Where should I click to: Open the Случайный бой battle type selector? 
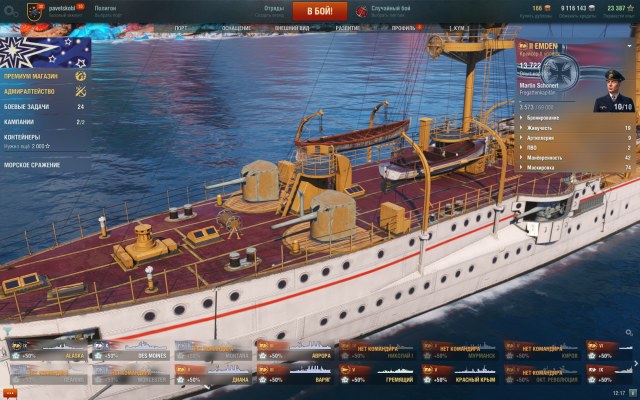pos(388,10)
